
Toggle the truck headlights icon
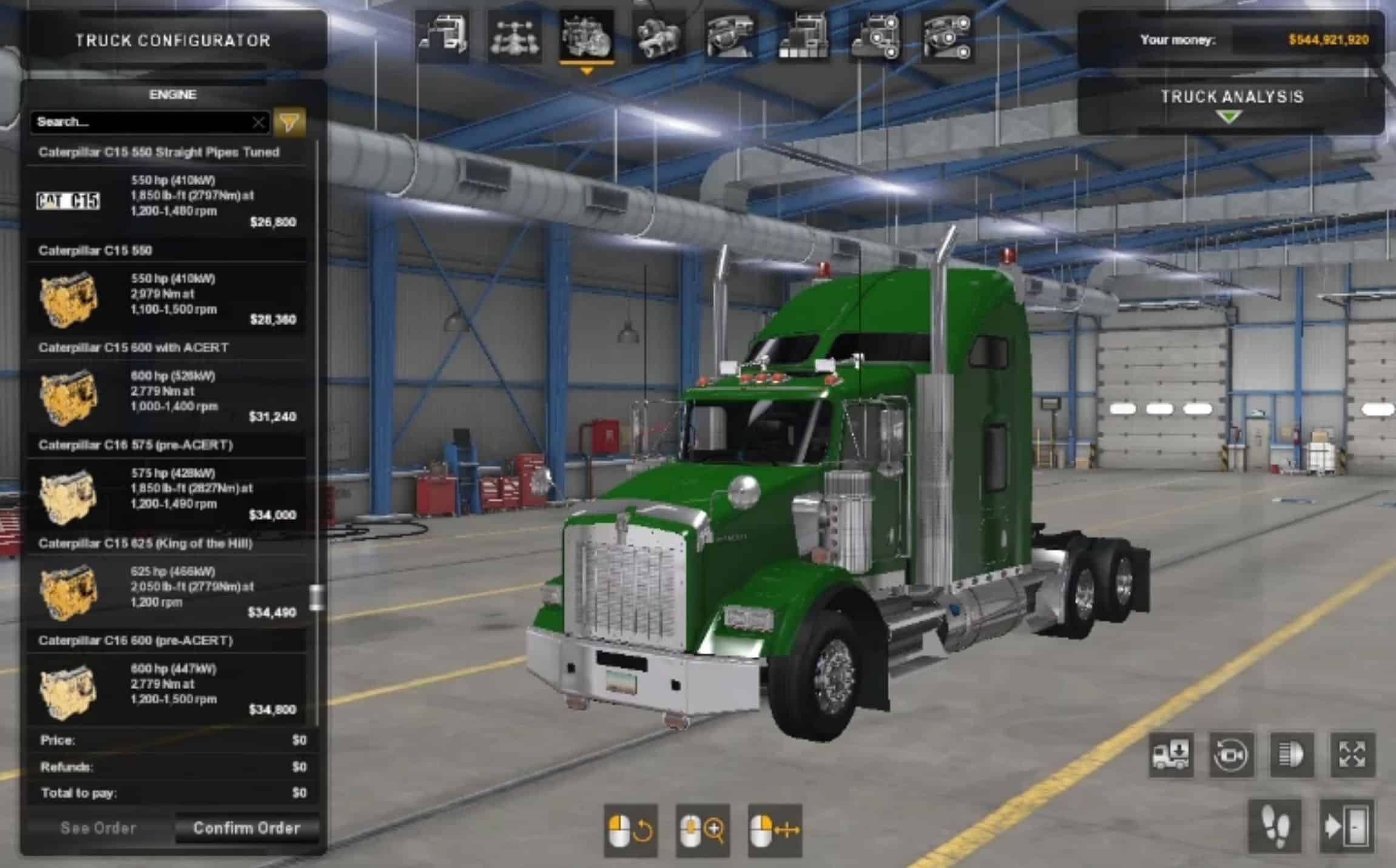coord(1292,755)
